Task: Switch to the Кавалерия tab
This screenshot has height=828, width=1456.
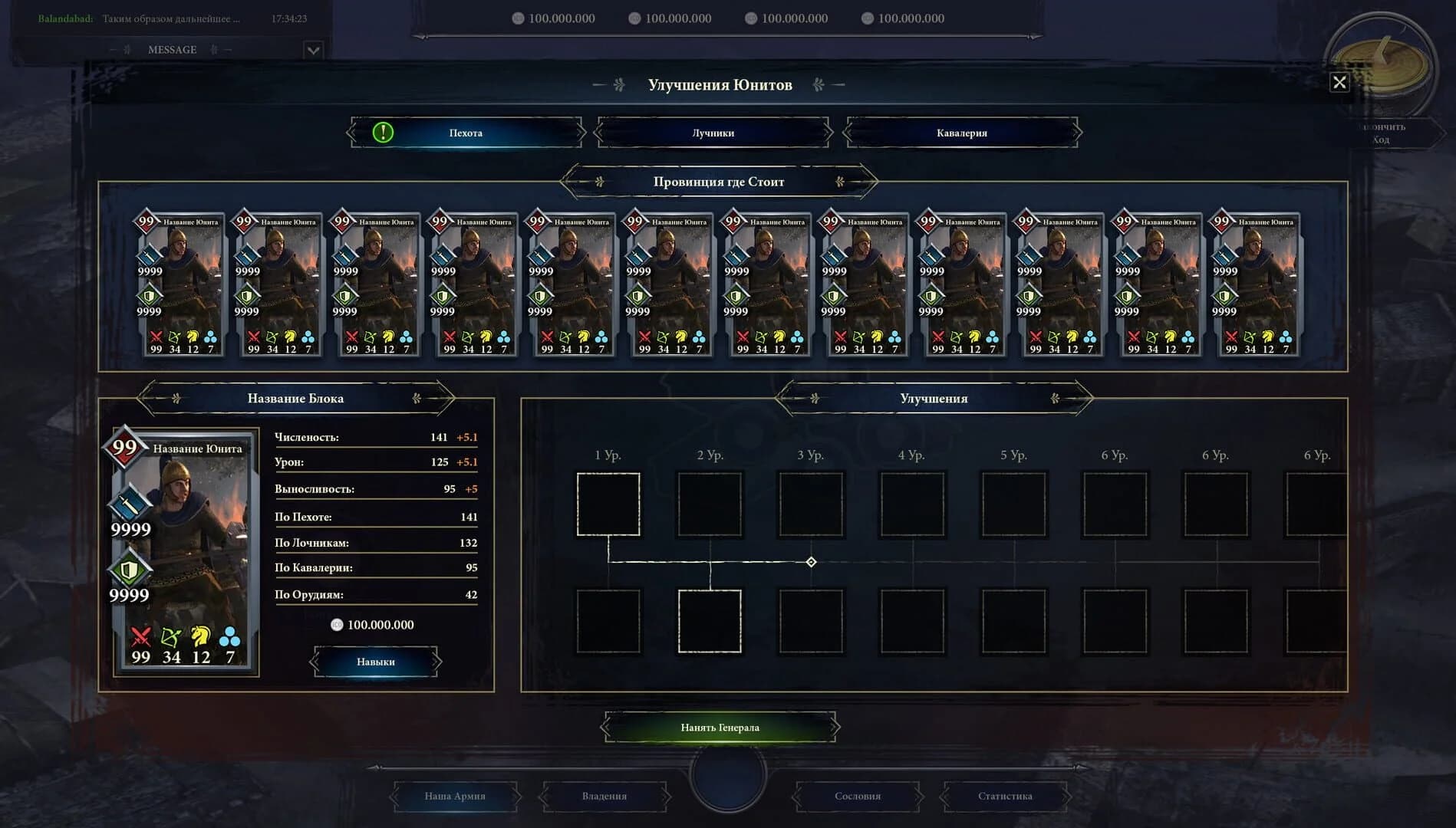Action: pos(962,132)
